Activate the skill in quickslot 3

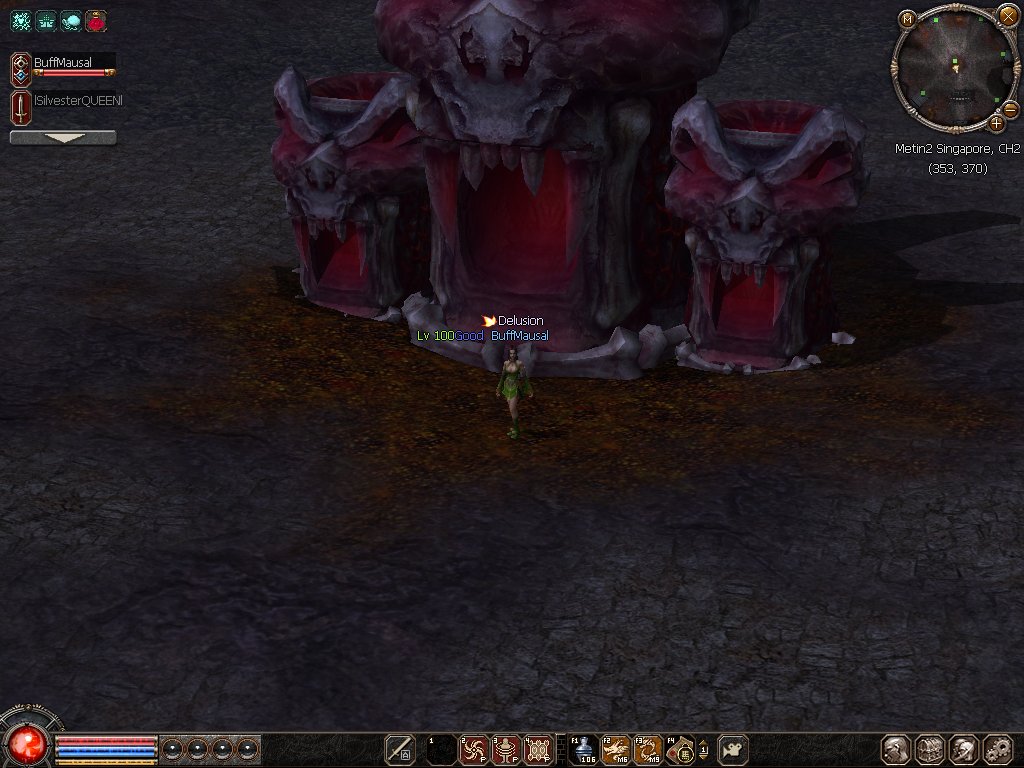(506, 749)
